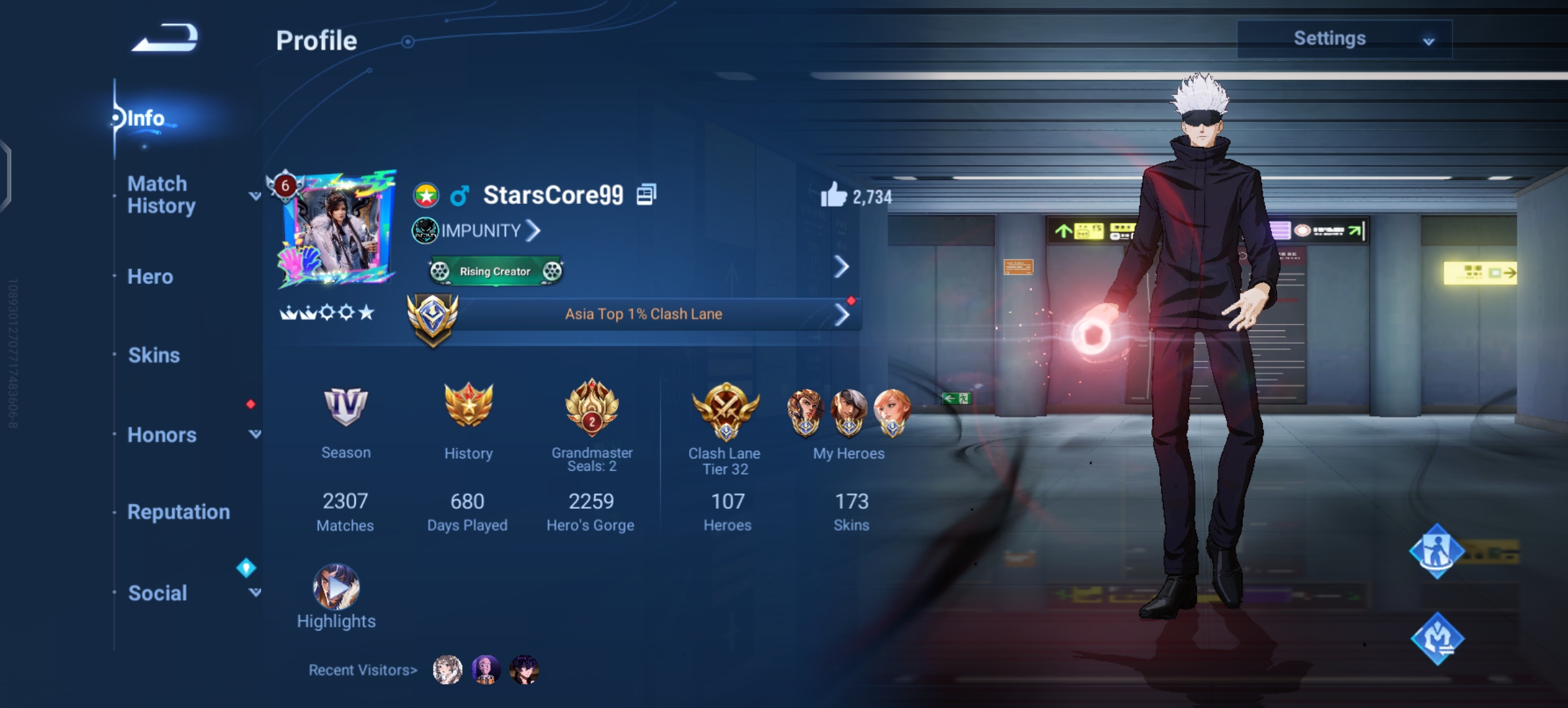Play the Highlights video
The width and height of the screenshot is (1568, 708).
[x=336, y=587]
